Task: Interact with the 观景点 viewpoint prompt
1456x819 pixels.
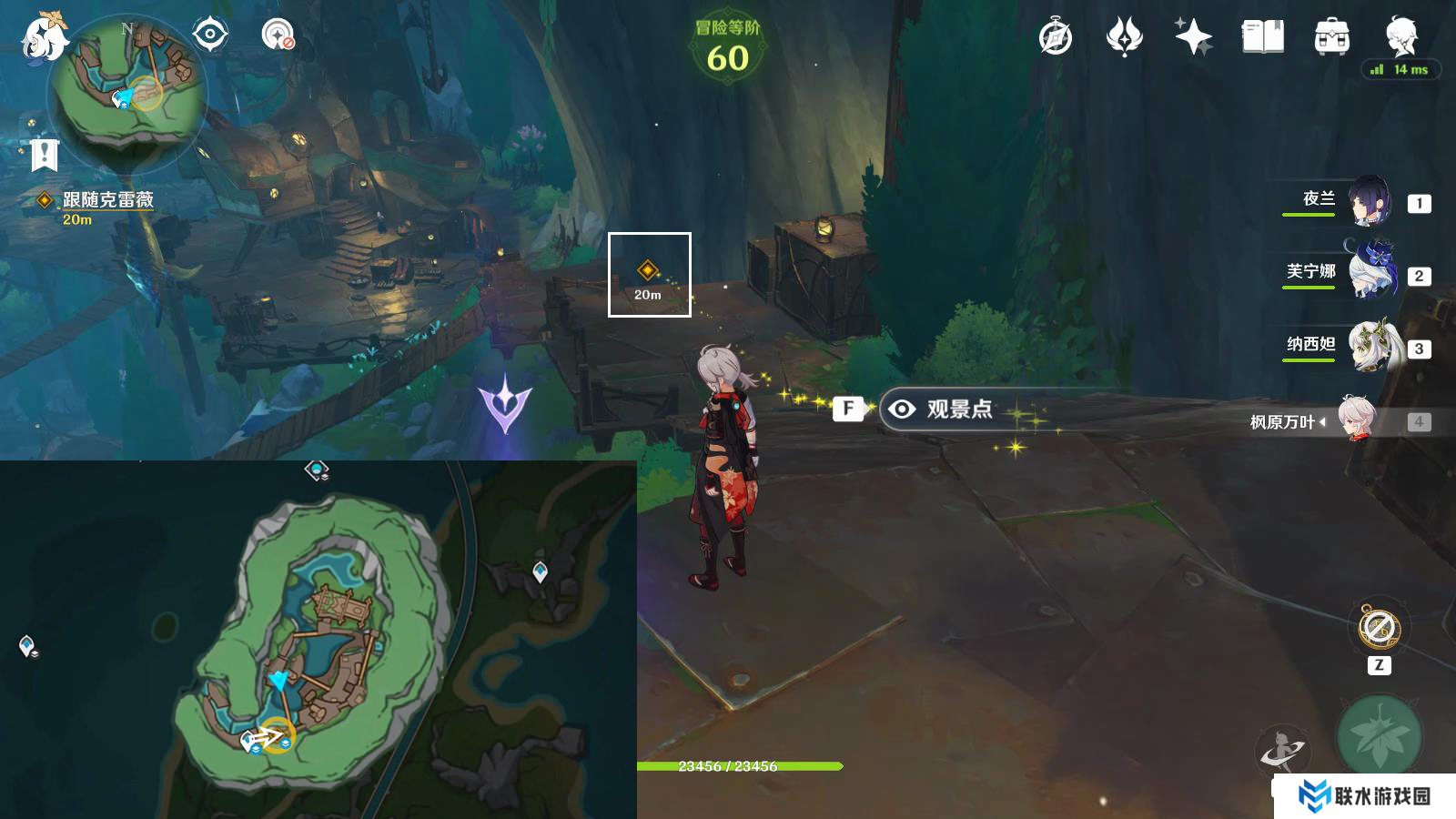Action: (x=946, y=409)
